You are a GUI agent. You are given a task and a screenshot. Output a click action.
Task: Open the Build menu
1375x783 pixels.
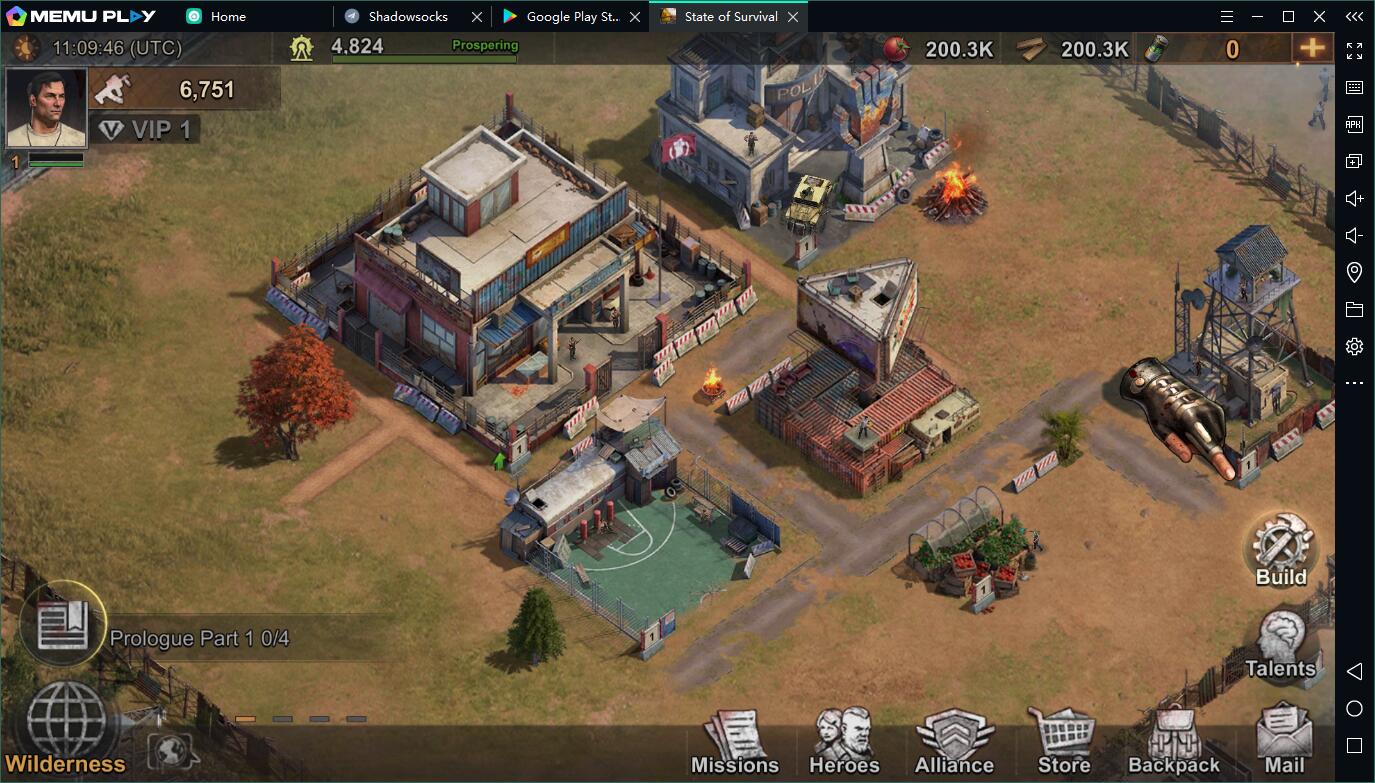[1281, 549]
